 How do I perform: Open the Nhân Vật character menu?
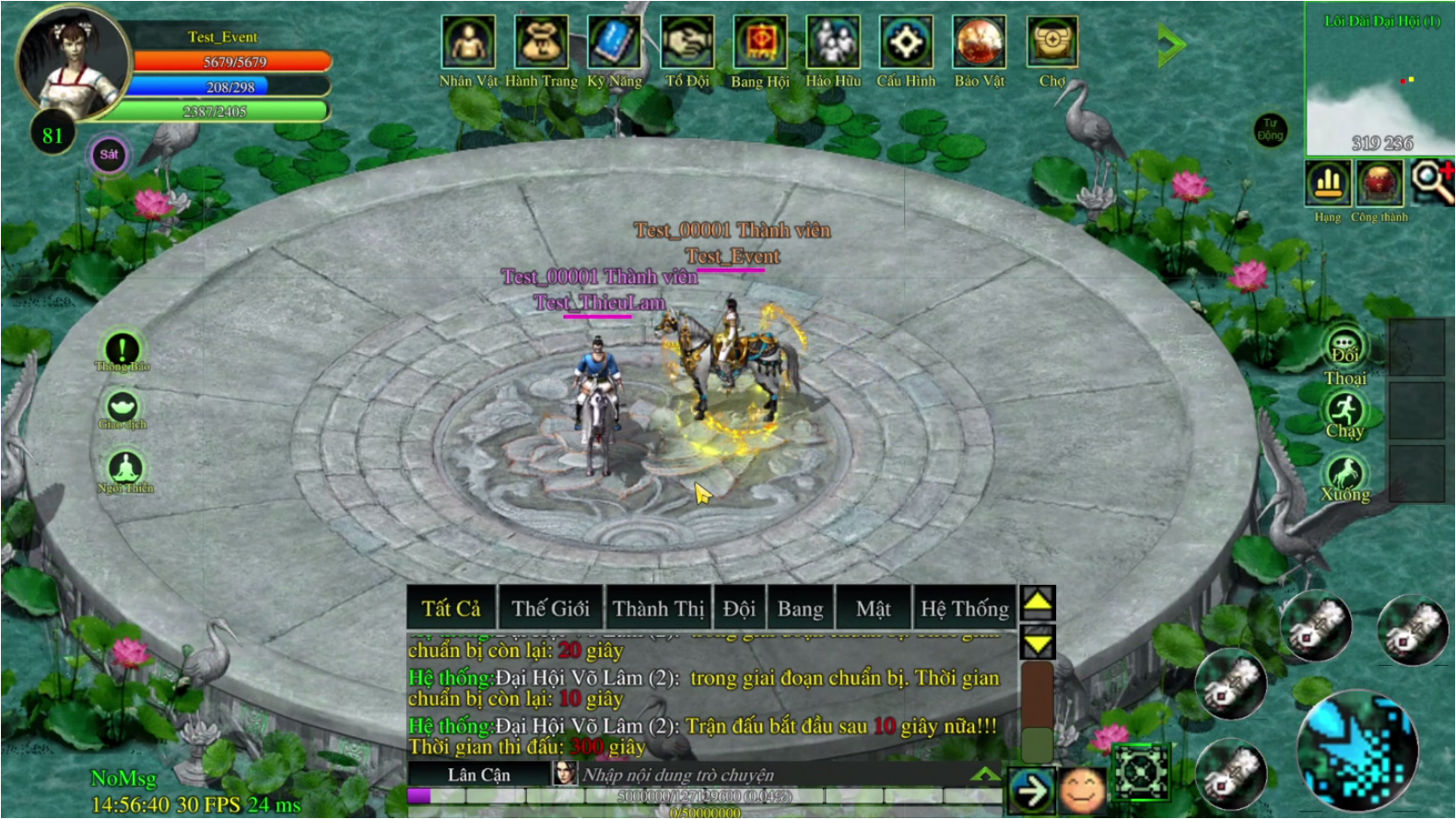point(468,43)
